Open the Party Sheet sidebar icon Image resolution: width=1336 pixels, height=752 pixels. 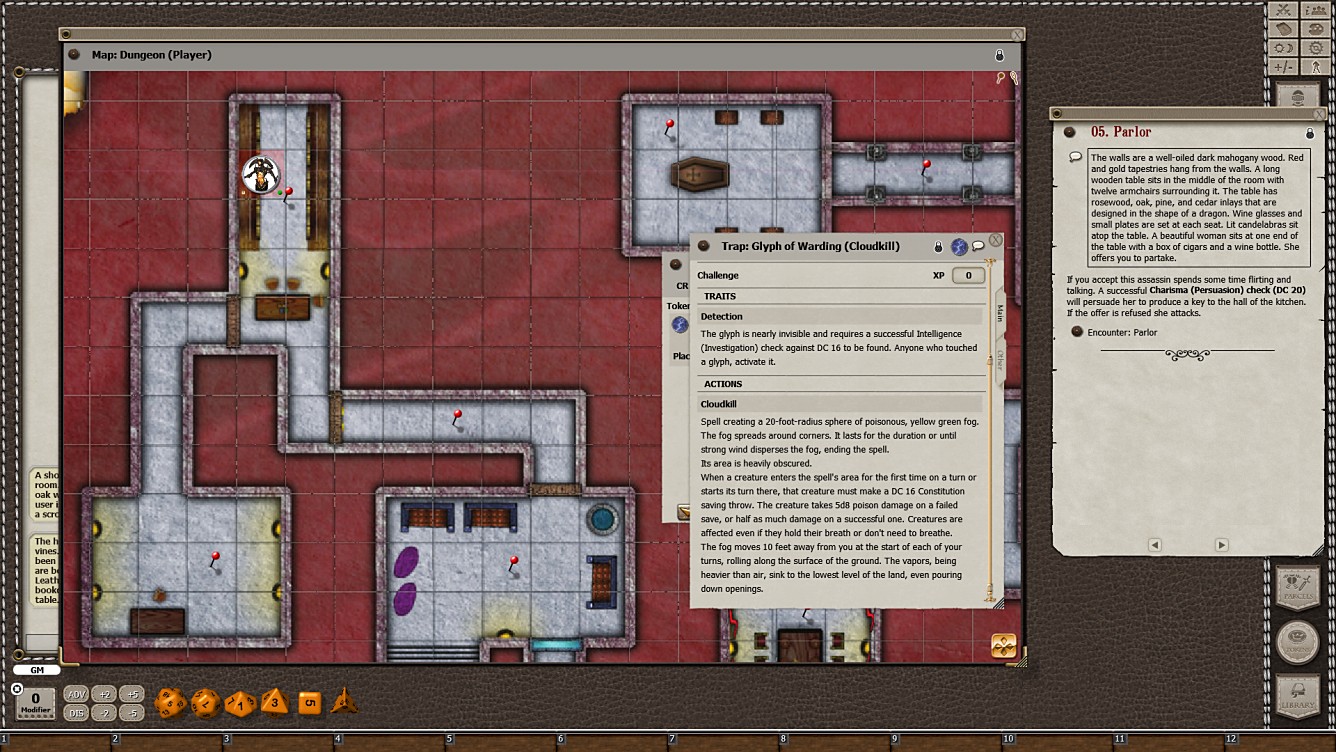pyautogui.click(x=1316, y=10)
